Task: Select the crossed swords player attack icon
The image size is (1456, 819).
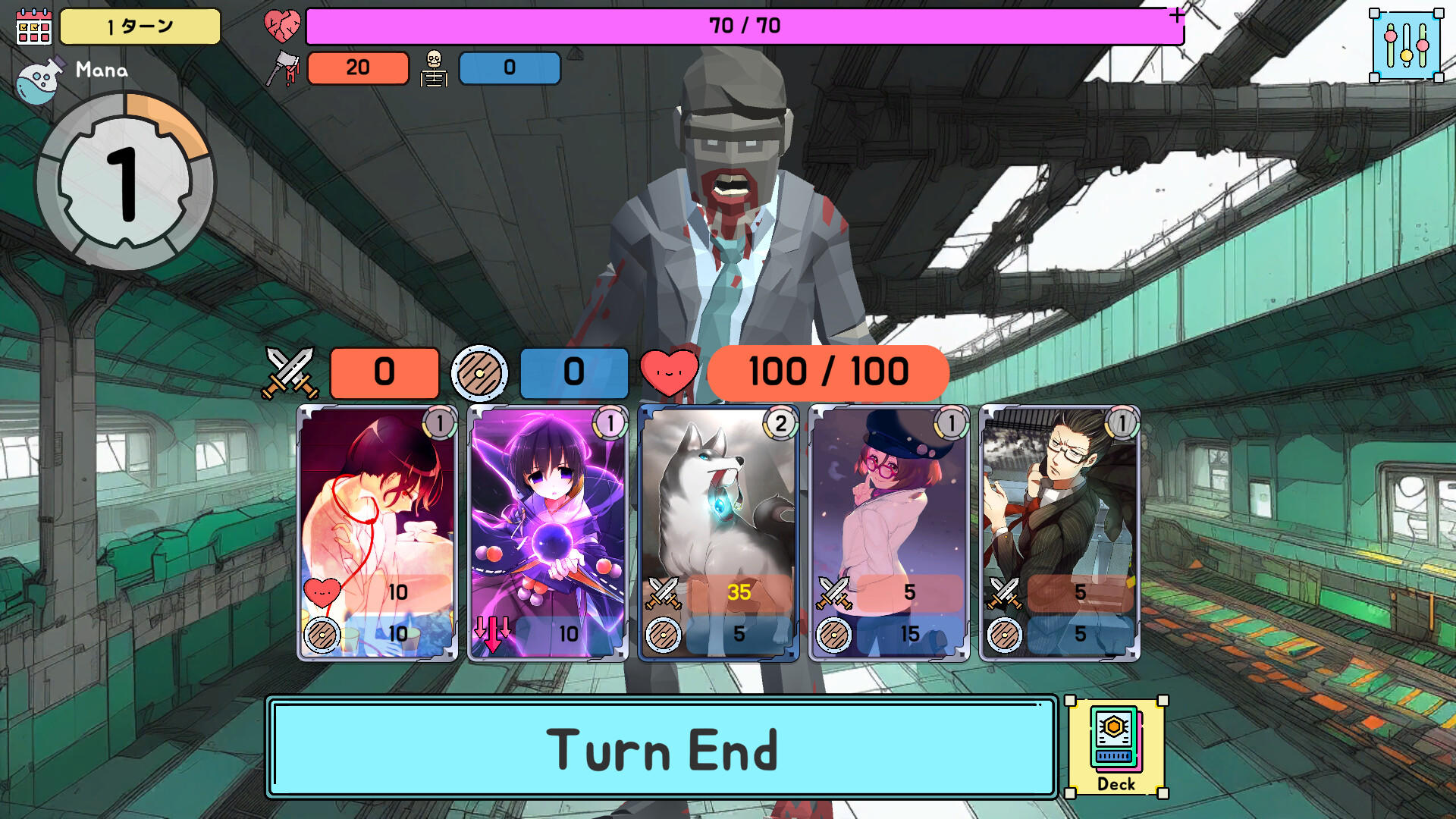Action: (290, 372)
